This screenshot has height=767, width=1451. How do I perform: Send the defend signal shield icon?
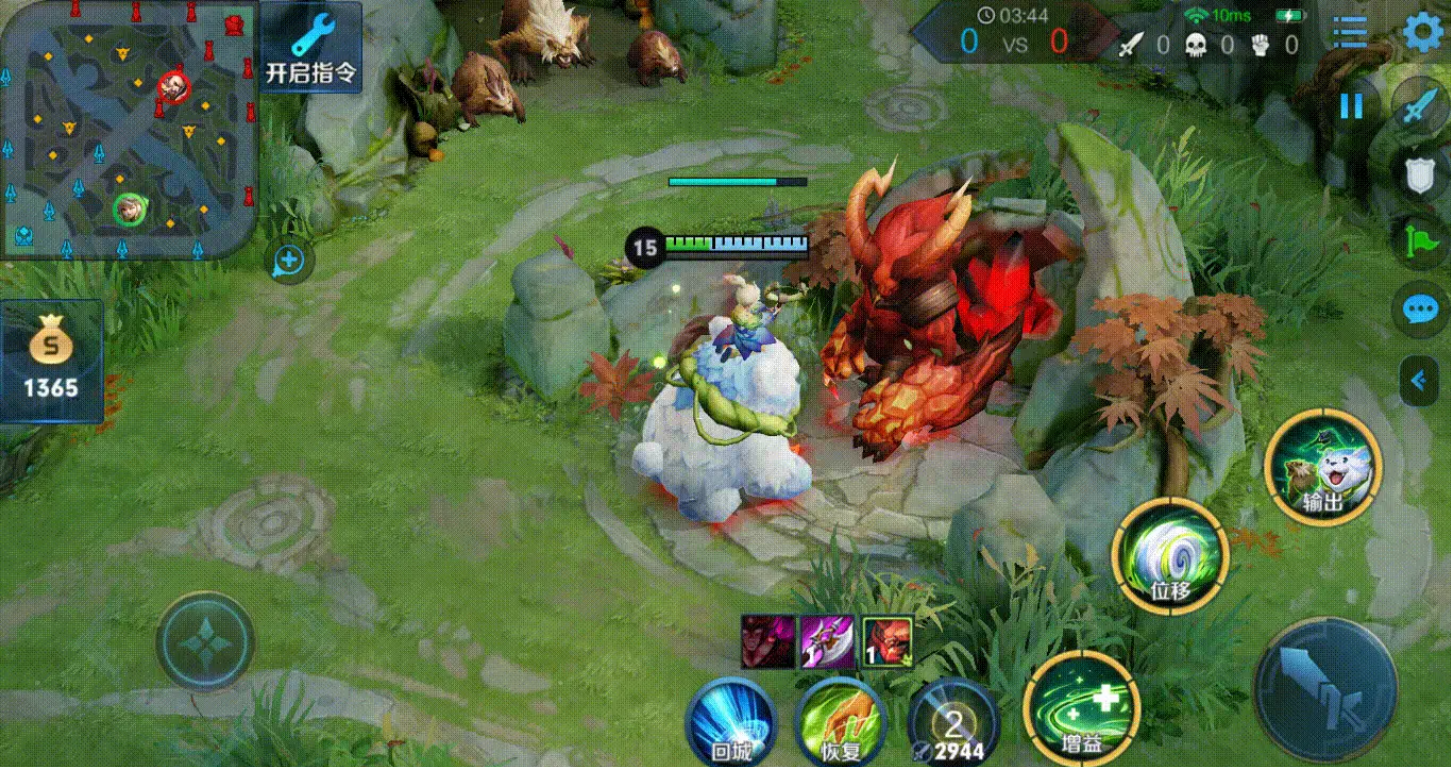coord(1420,177)
